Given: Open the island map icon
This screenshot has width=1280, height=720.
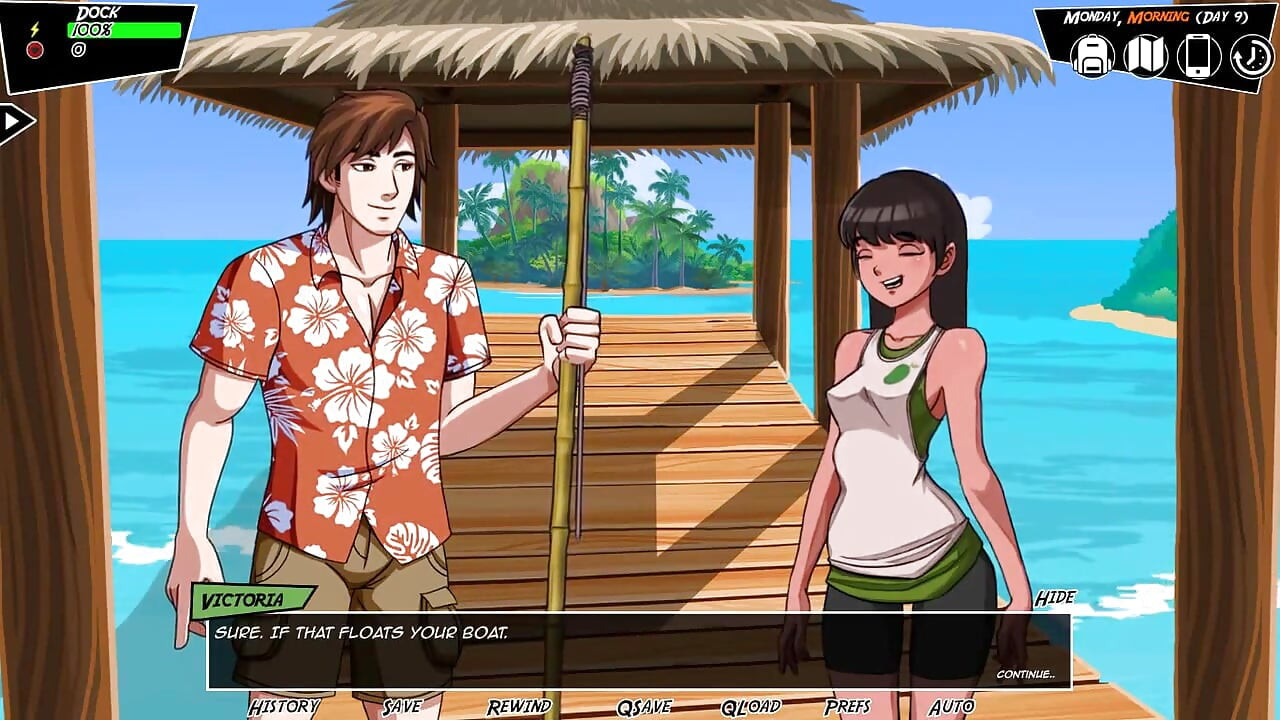Looking at the screenshot, I should pyautogui.click(x=1145, y=55).
